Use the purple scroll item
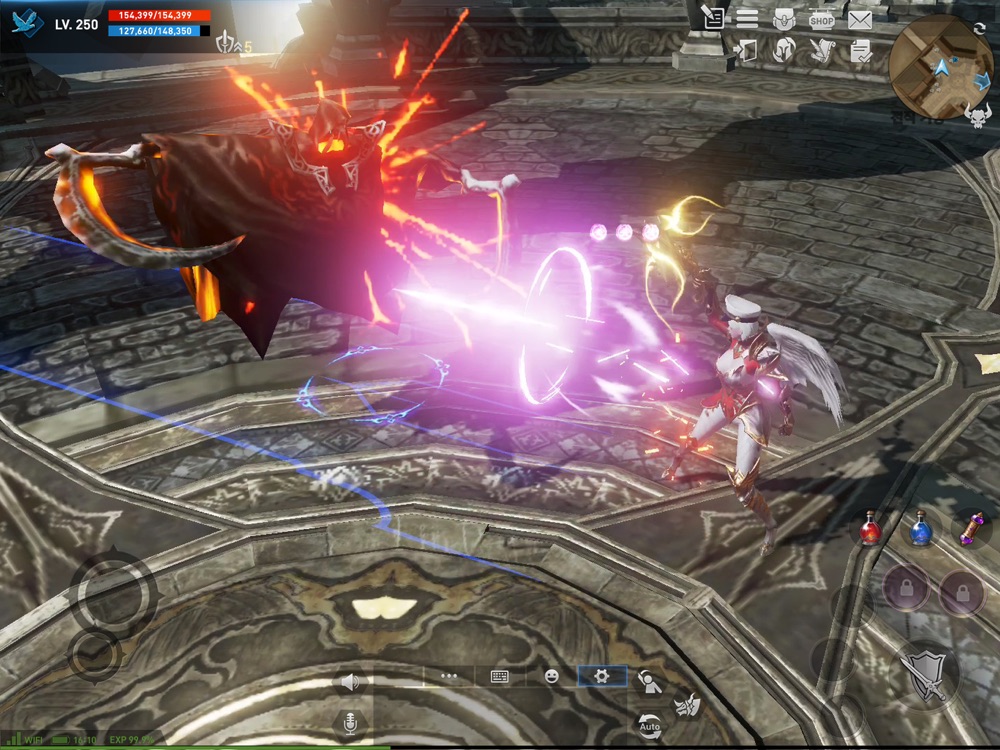Image resolution: width=1000 pixels, height=750 pixels. [970, 527]
